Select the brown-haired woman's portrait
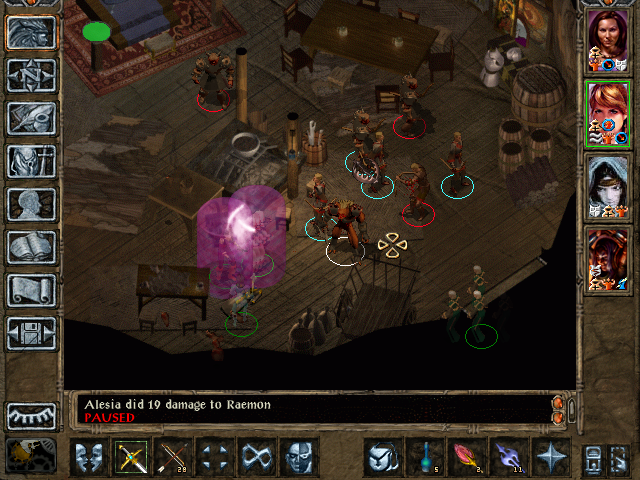640x480 pixels. pos(607,41)
